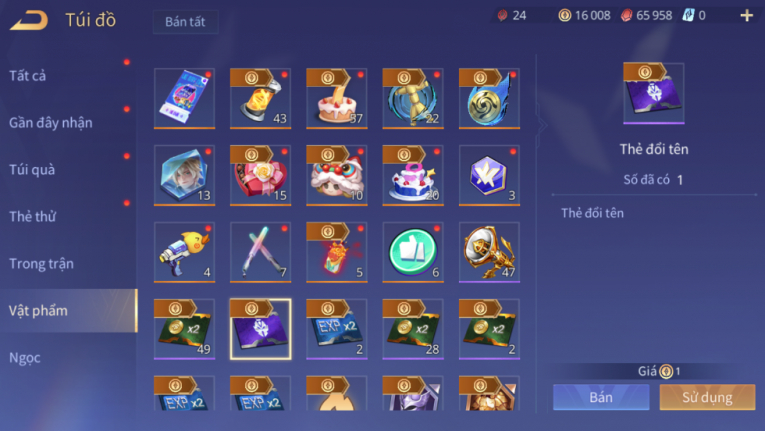This screenshot has width=765, height=431.
Task: Select the birthday cake with candle item
Action: point(337,98)
